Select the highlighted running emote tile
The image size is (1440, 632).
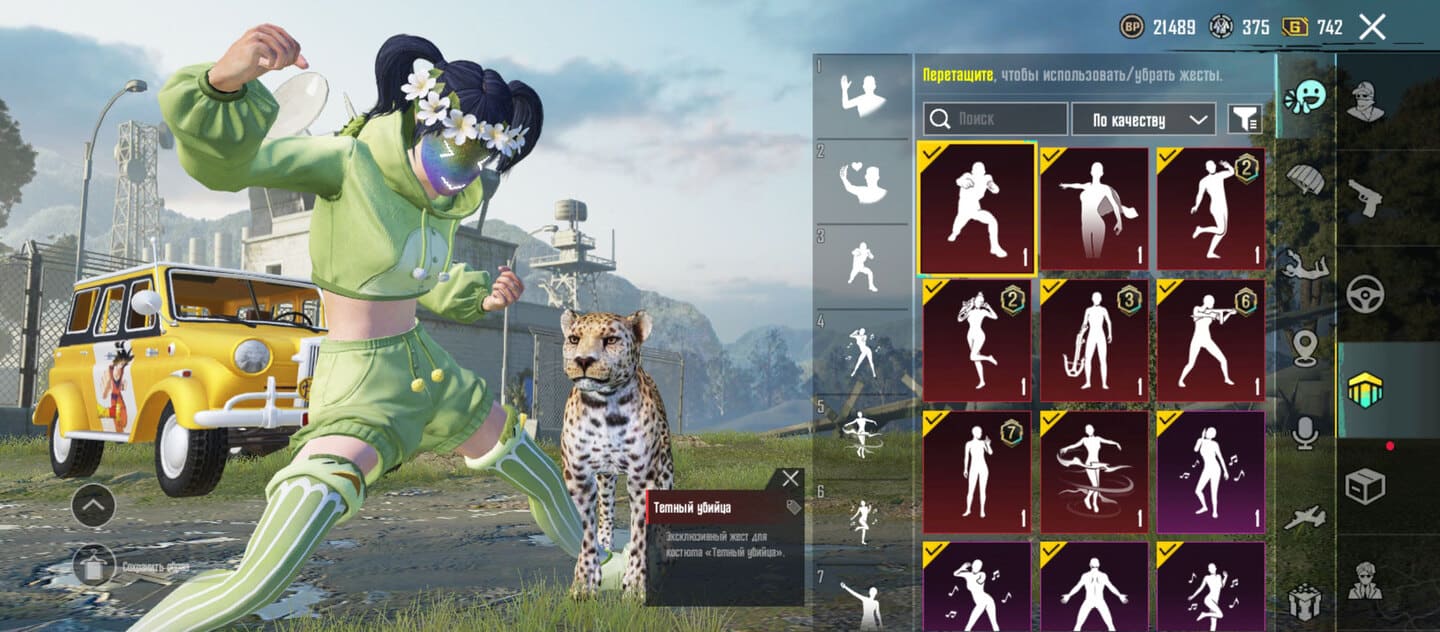pyautogui.click(x=977, y=208)
